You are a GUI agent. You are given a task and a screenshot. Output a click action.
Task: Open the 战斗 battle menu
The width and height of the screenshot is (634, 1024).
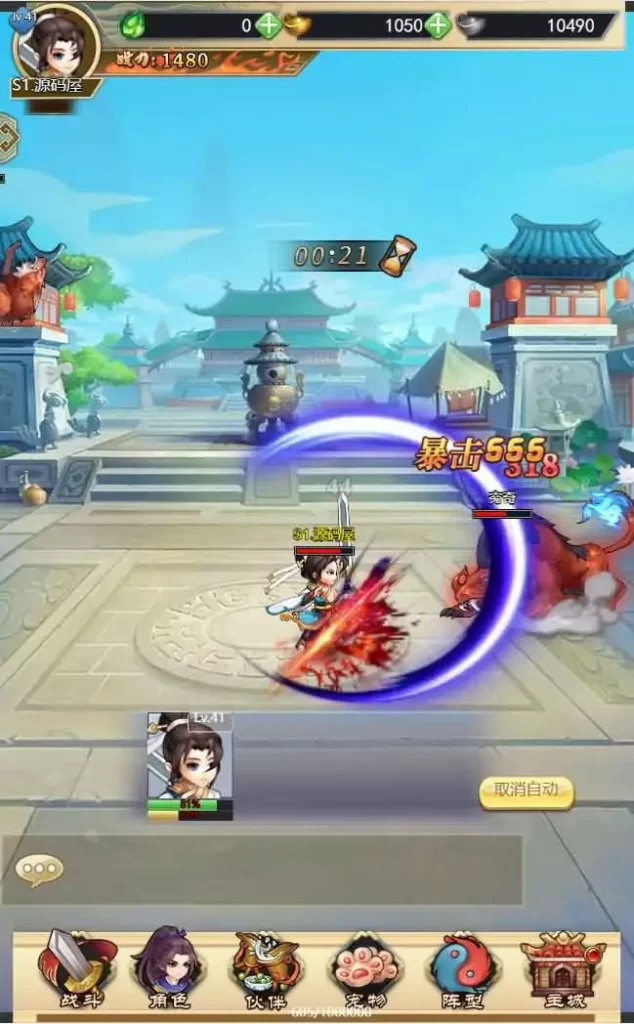click(x=76, y=968)
